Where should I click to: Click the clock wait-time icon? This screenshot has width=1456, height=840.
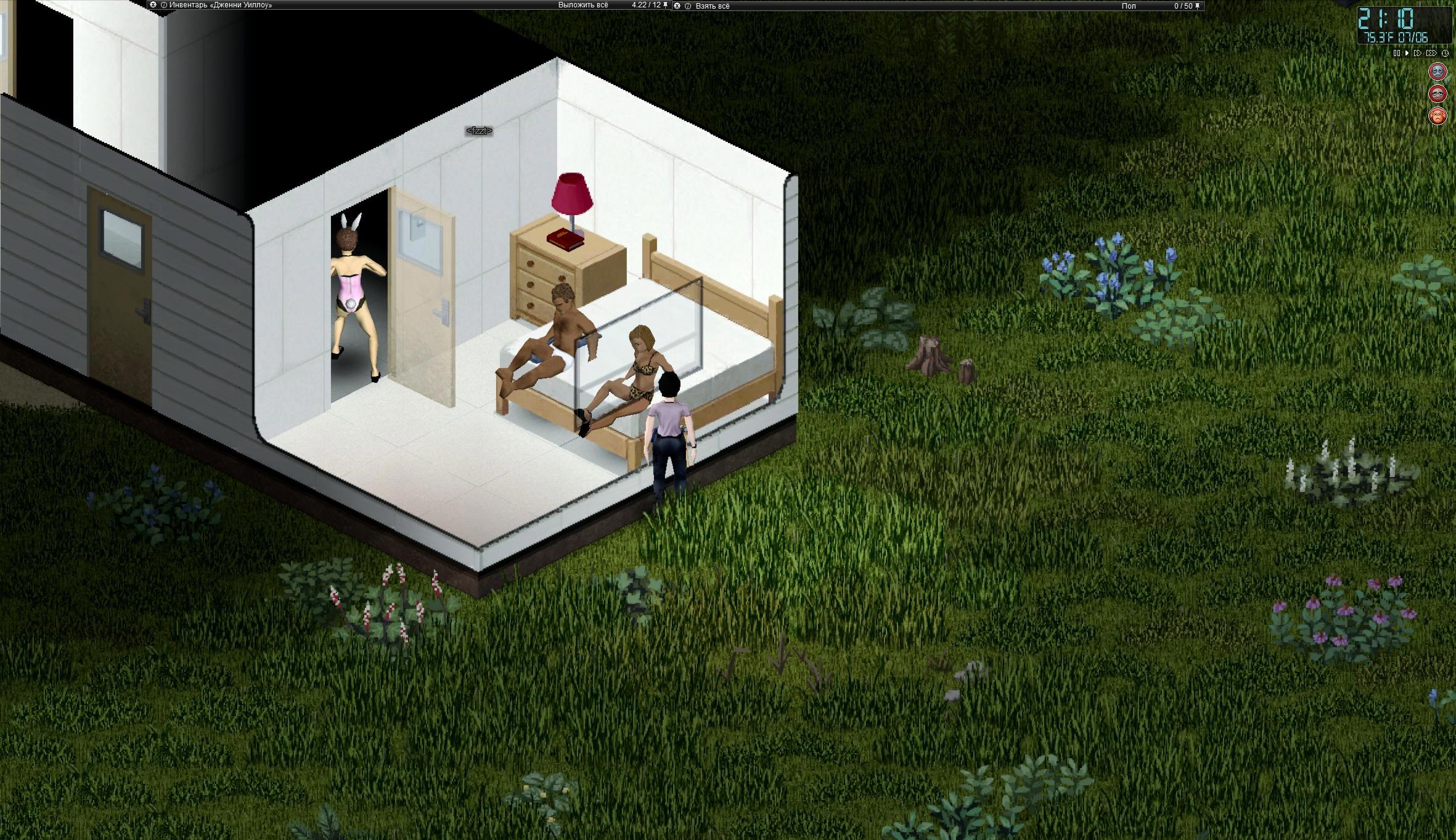1445,54
